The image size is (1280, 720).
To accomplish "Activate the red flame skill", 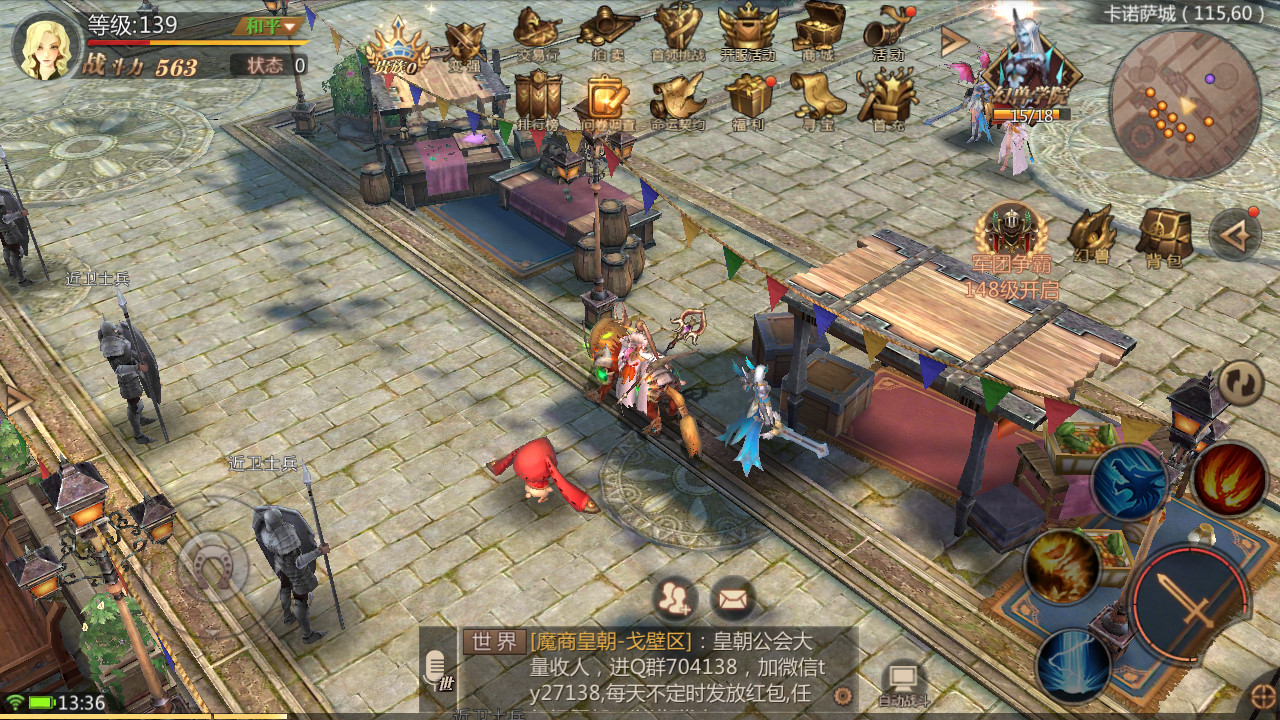I will pyautogui.click(x=1230, y=480).
